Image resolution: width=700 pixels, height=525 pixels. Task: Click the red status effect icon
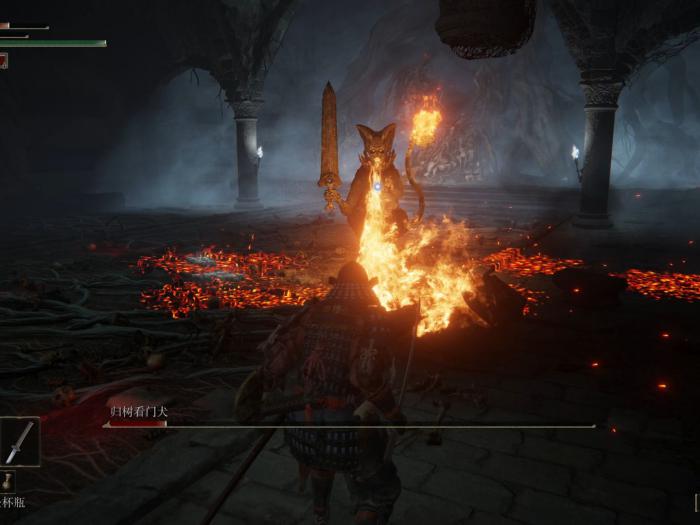click(3, 60)
